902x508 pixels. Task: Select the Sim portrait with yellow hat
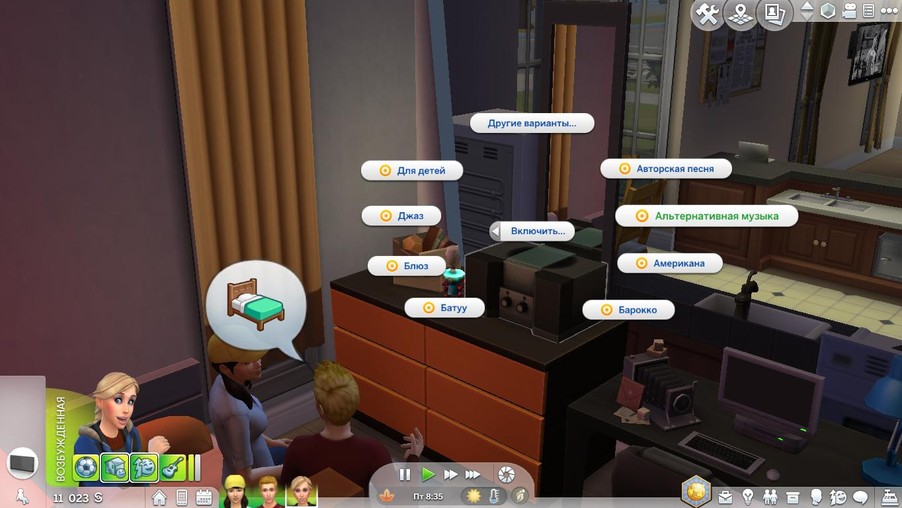[x=237, y=489]
